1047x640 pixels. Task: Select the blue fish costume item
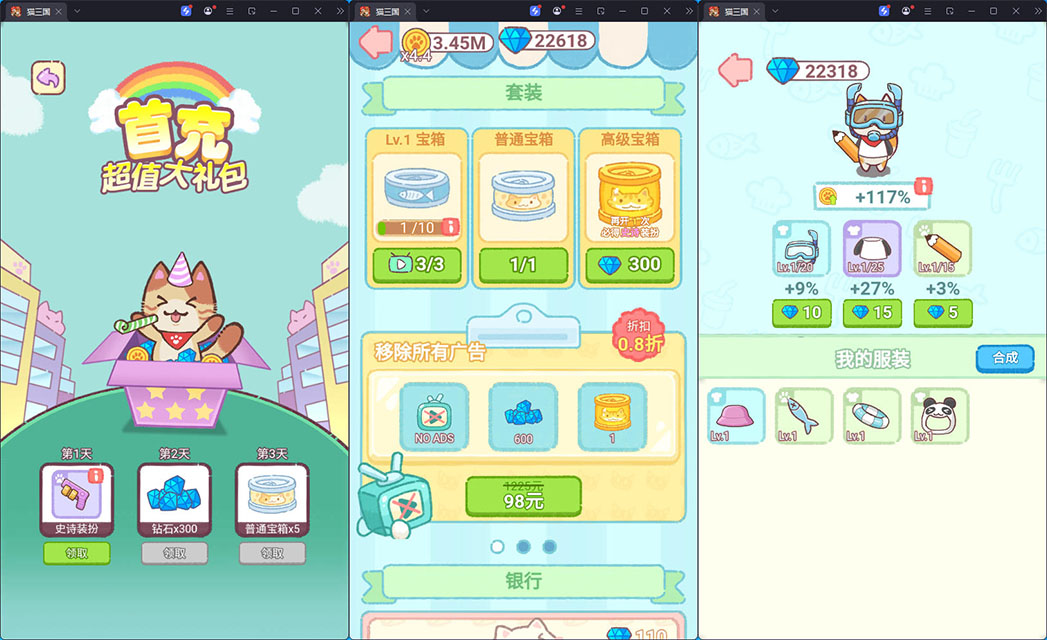tap(804, 416)
